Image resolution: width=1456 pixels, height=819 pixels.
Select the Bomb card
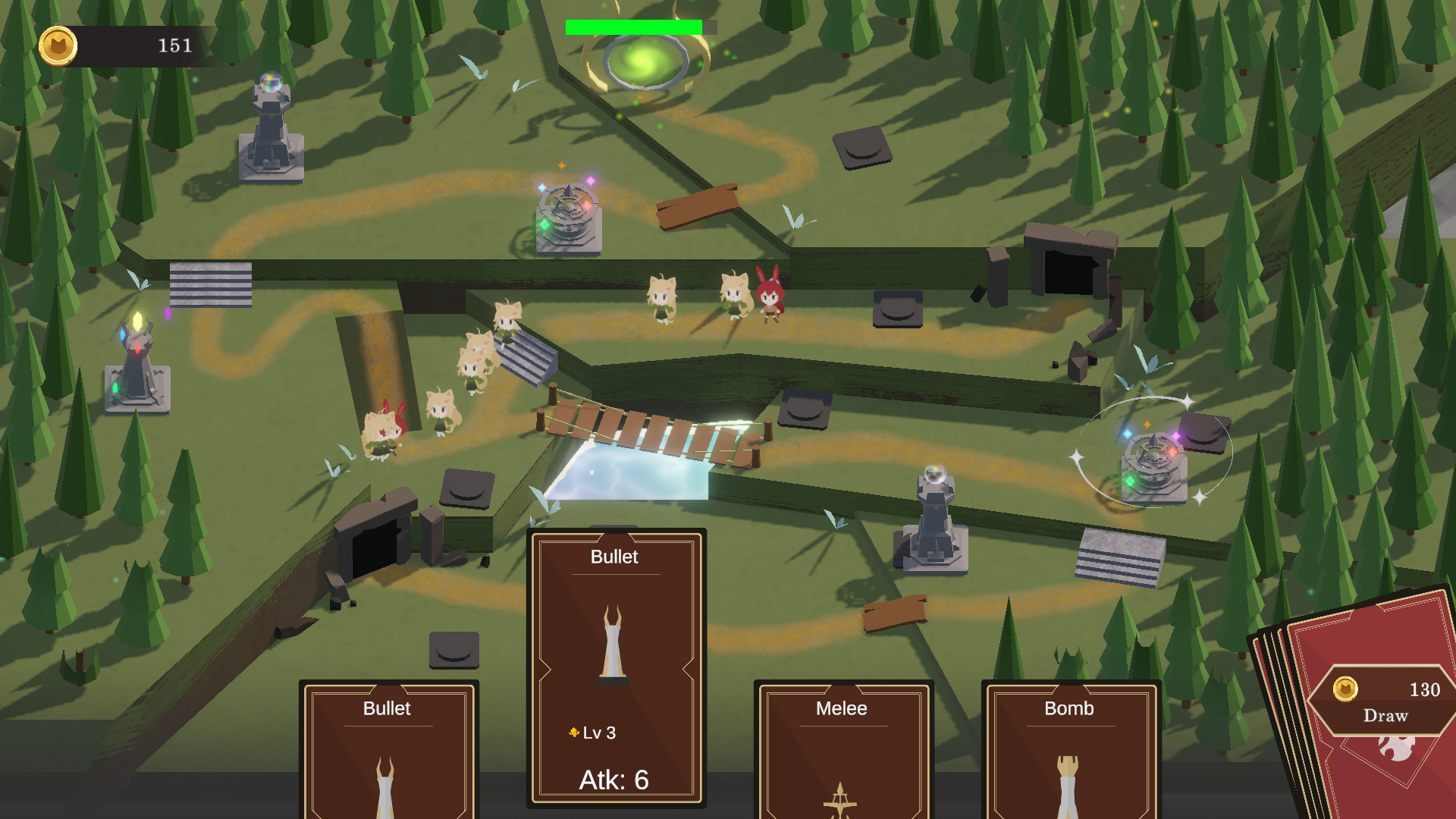point(1070,751)
